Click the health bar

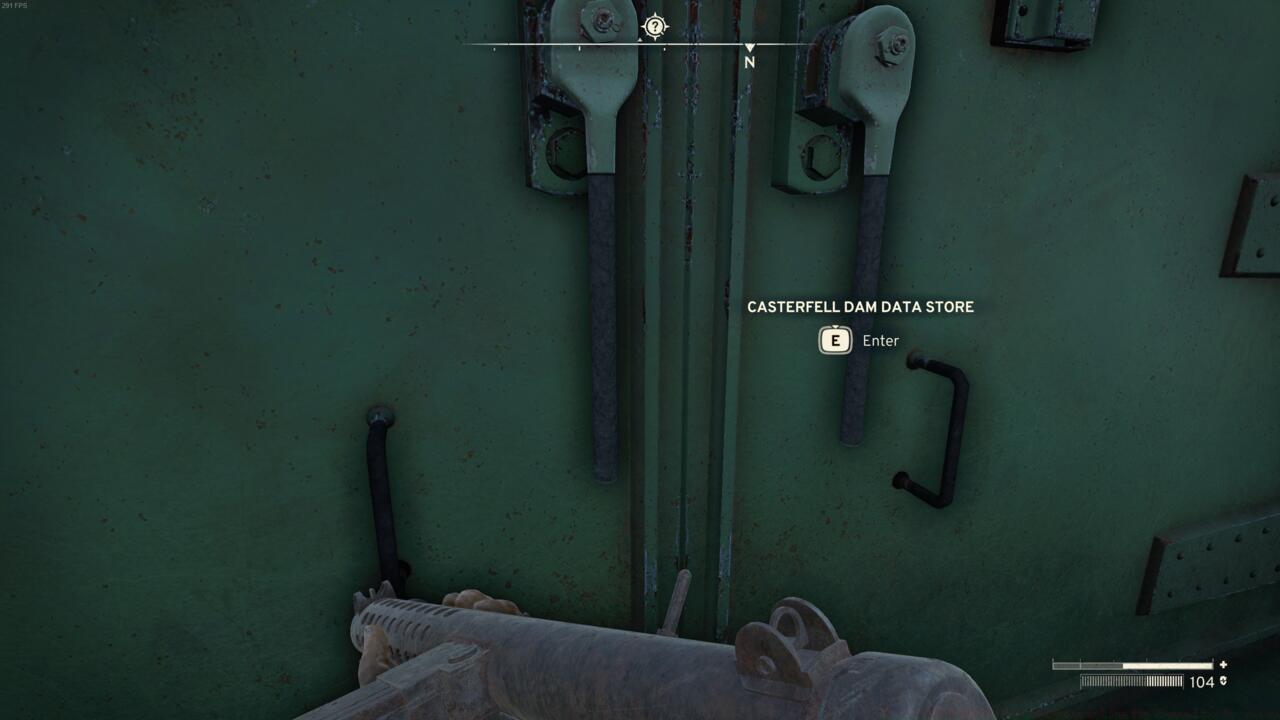1135,663
